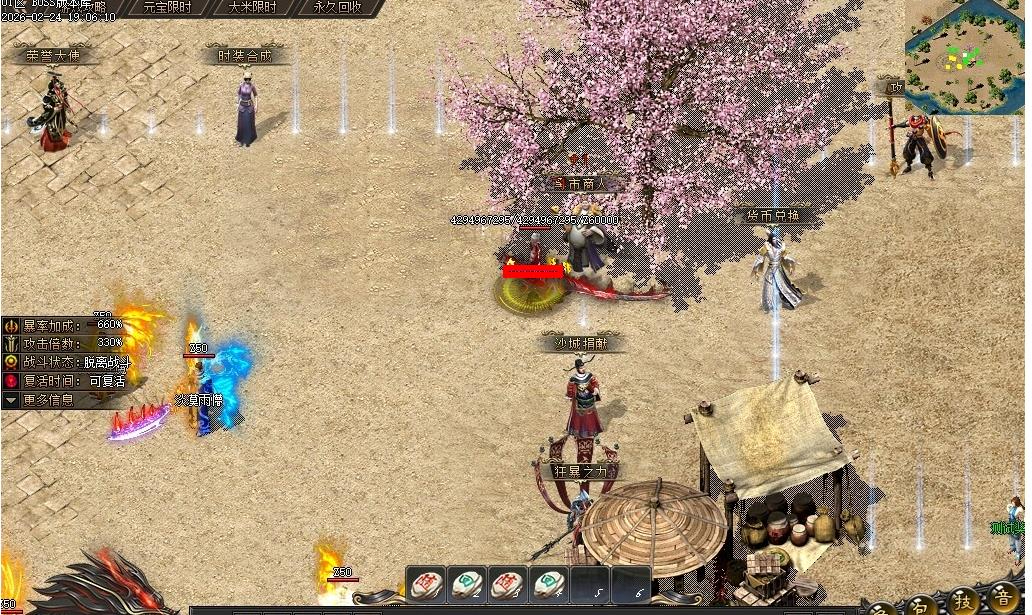The image size is (1032, 615).
Task: Toggle sound with the 音 button
Action: [1003, 599]
